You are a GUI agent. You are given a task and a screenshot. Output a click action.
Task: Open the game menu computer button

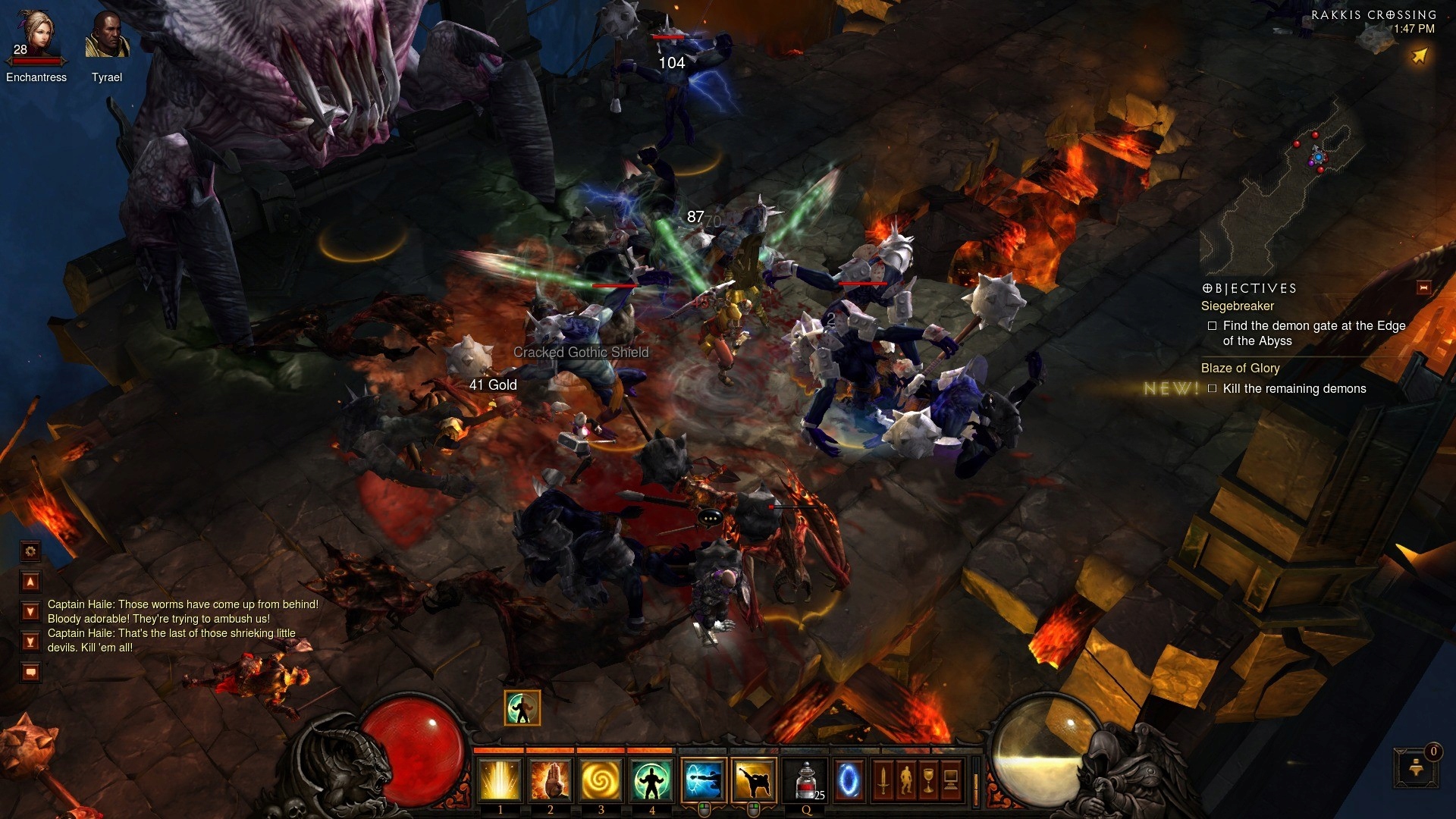[x=951, y=780]
